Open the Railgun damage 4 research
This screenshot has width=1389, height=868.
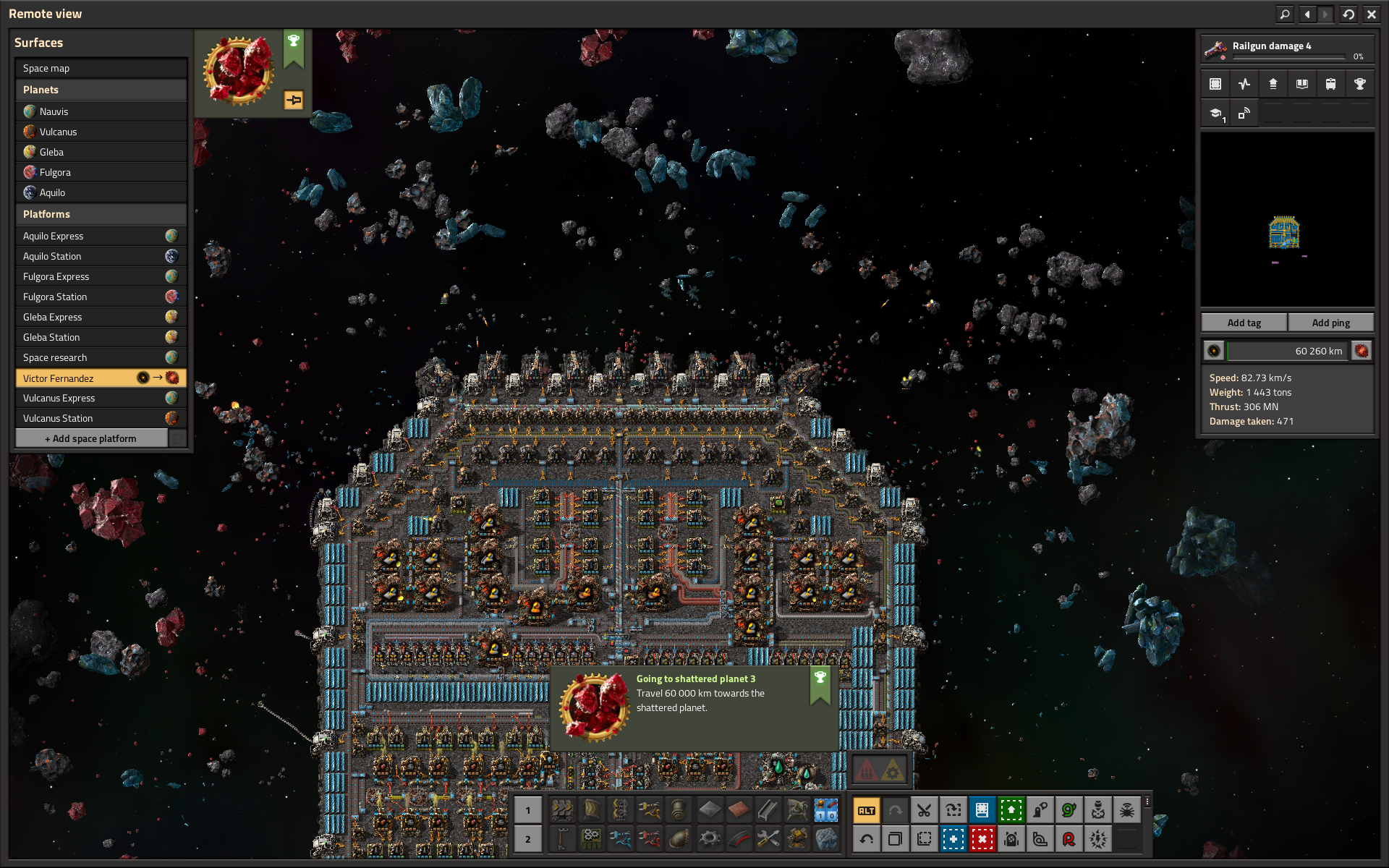pos(1287,49)
